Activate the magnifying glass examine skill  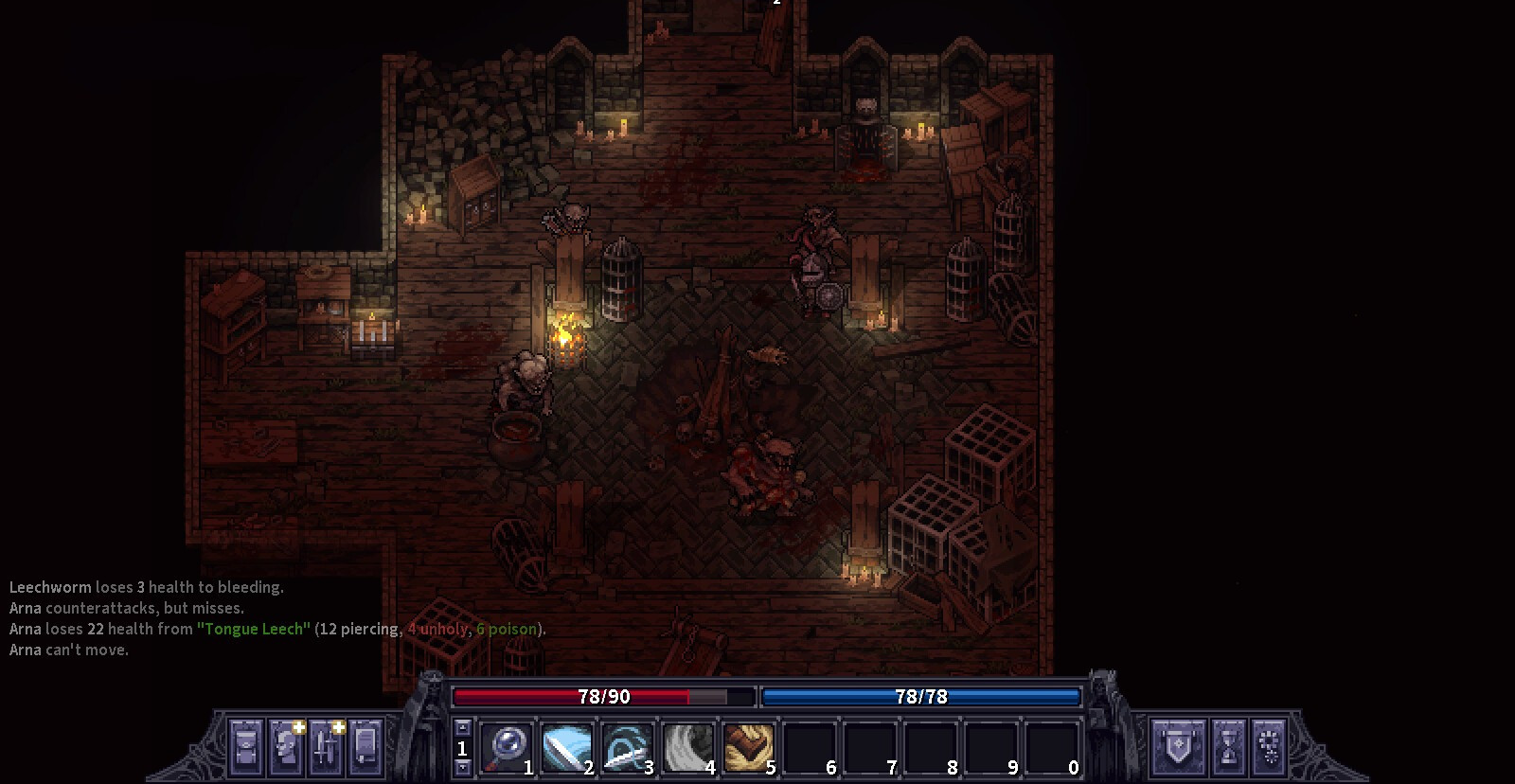508,747
